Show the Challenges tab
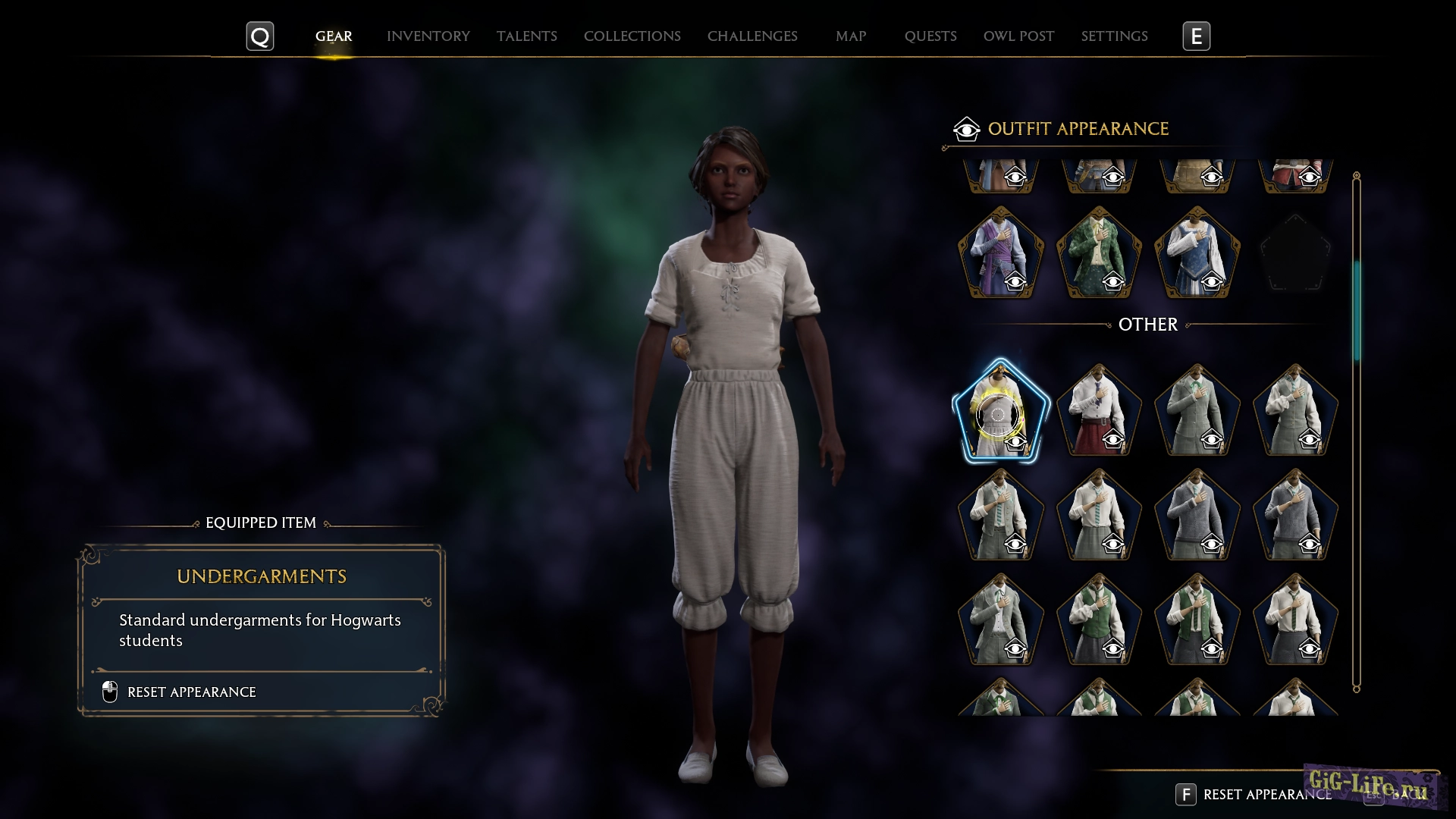This screenshot has height=819, width=1456. (x=752, y=36)
